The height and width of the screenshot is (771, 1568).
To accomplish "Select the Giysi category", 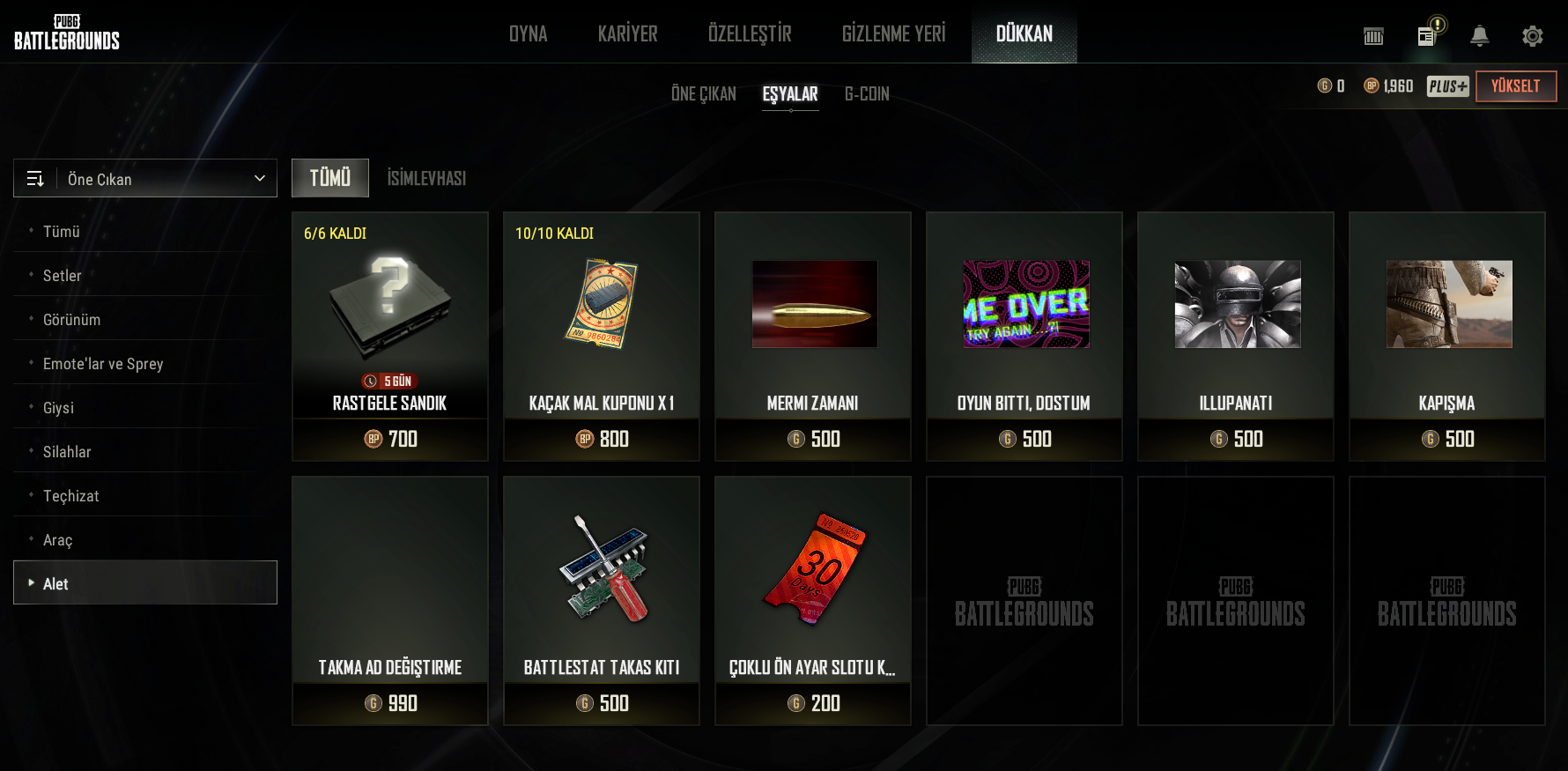I will (x=58, y=408).
